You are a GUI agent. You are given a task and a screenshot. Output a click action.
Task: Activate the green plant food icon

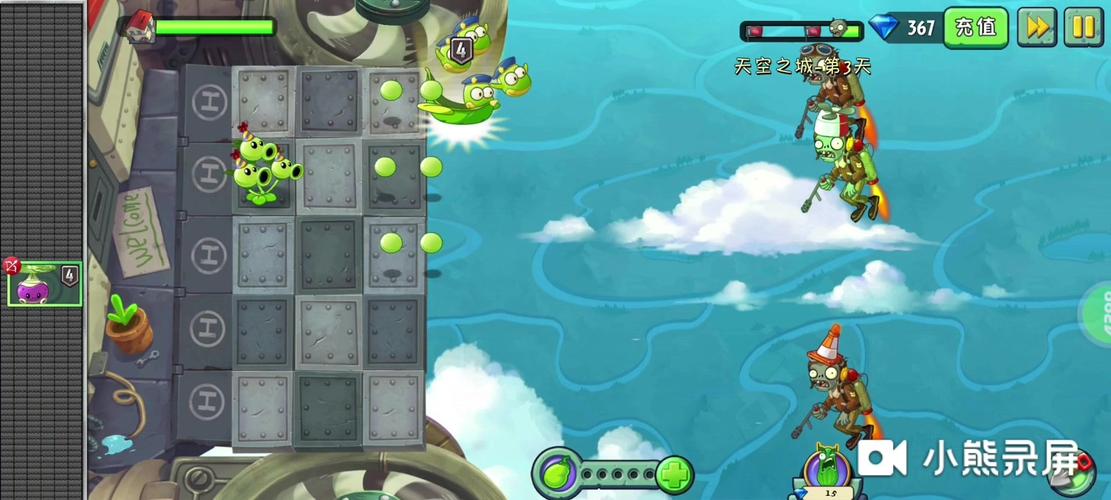point(557,471)
